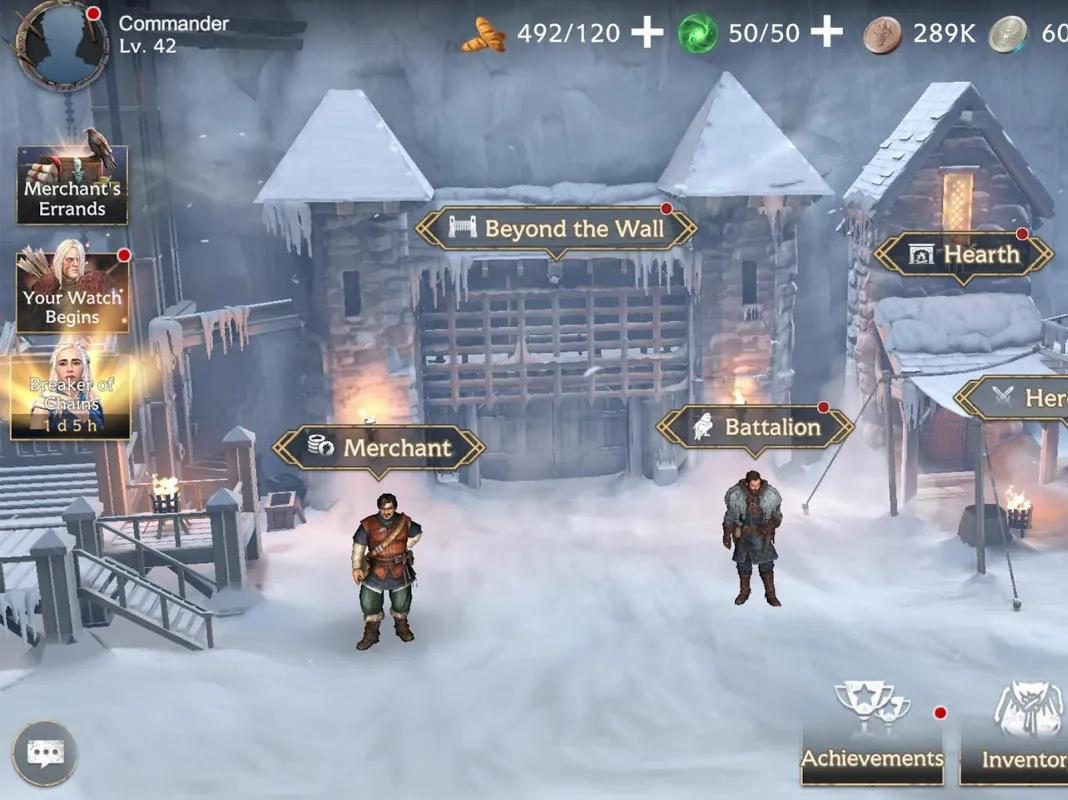View the Breaker of Chains event
1068x800 pixels.
(71, 396)
